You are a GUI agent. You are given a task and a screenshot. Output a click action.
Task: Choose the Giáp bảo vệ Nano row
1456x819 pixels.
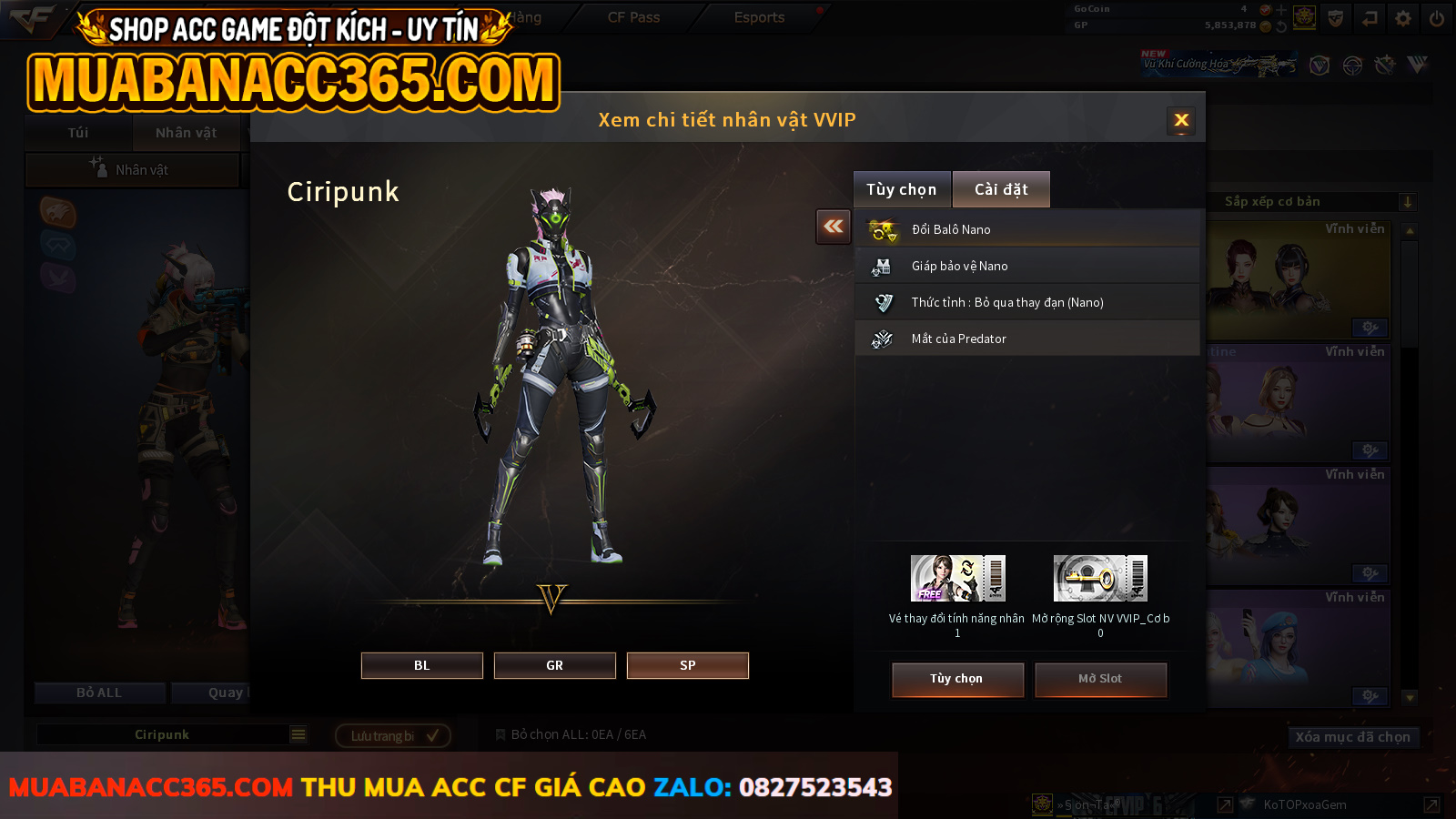pos(1026,266)
